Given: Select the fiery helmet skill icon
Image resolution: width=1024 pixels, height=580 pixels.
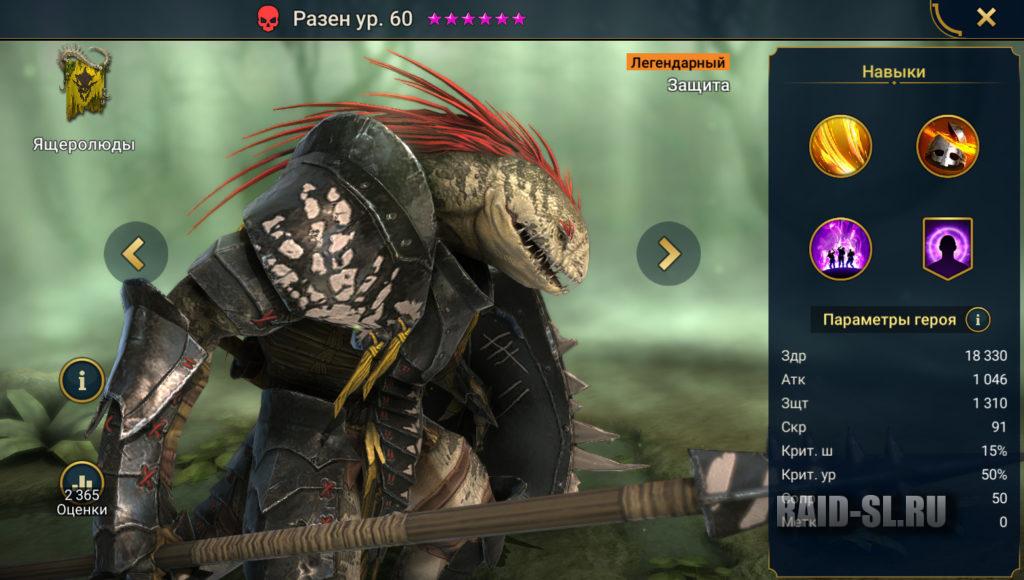Looking at the screenshot, I should pos(947,146).
